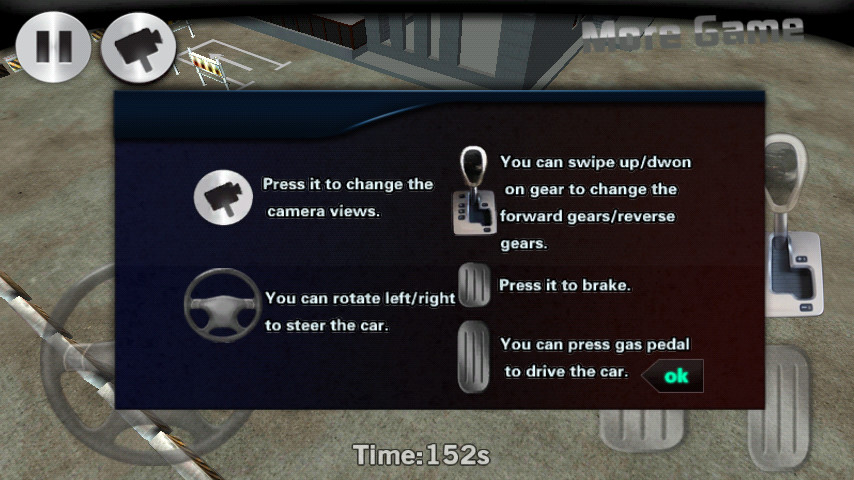Open the More Game link
Screen dimensions: 854x480
pyautogui.click(x=692, y=33)
